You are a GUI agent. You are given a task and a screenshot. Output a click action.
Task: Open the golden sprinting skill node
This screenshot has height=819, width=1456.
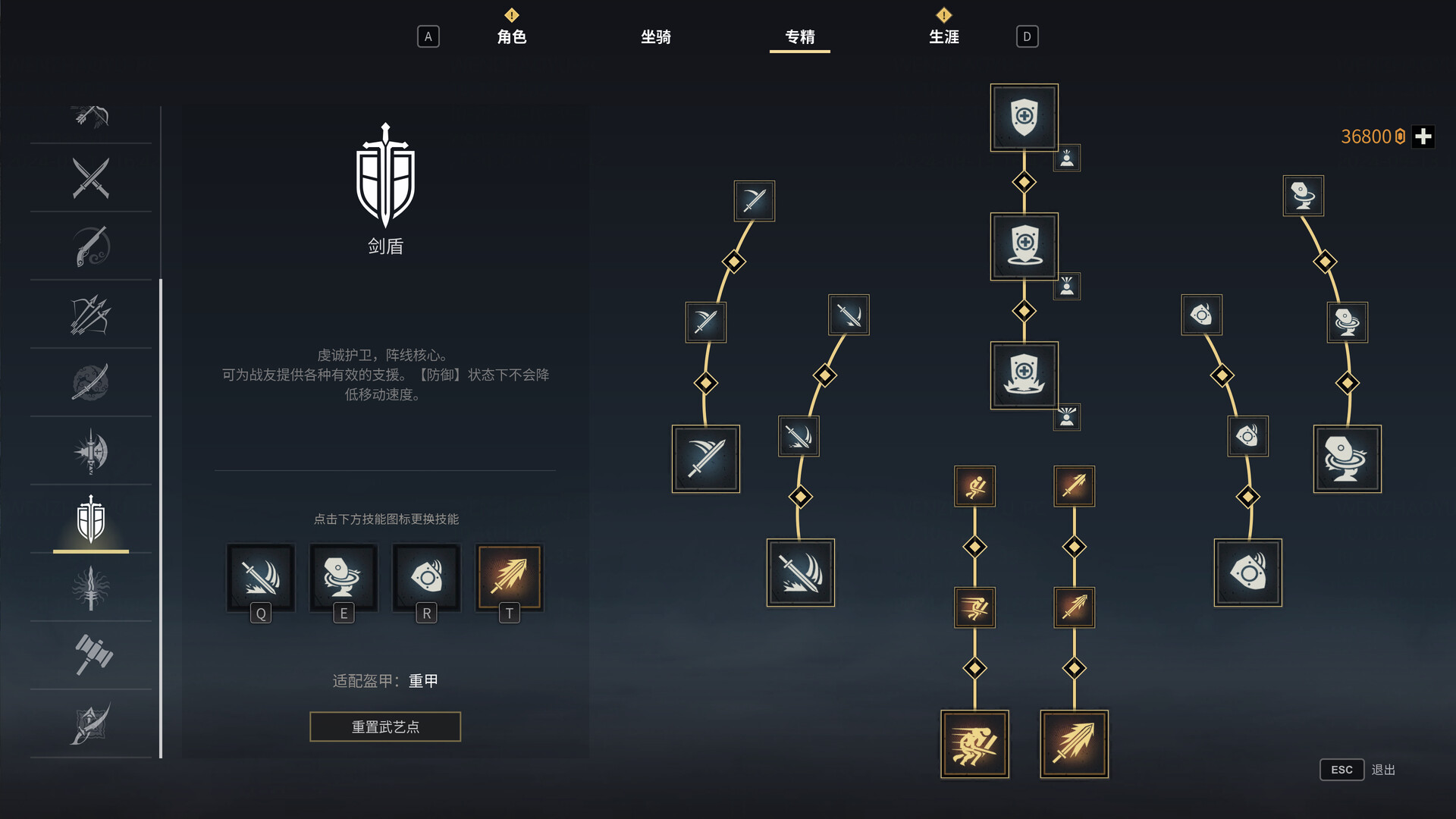coord(974,744)
